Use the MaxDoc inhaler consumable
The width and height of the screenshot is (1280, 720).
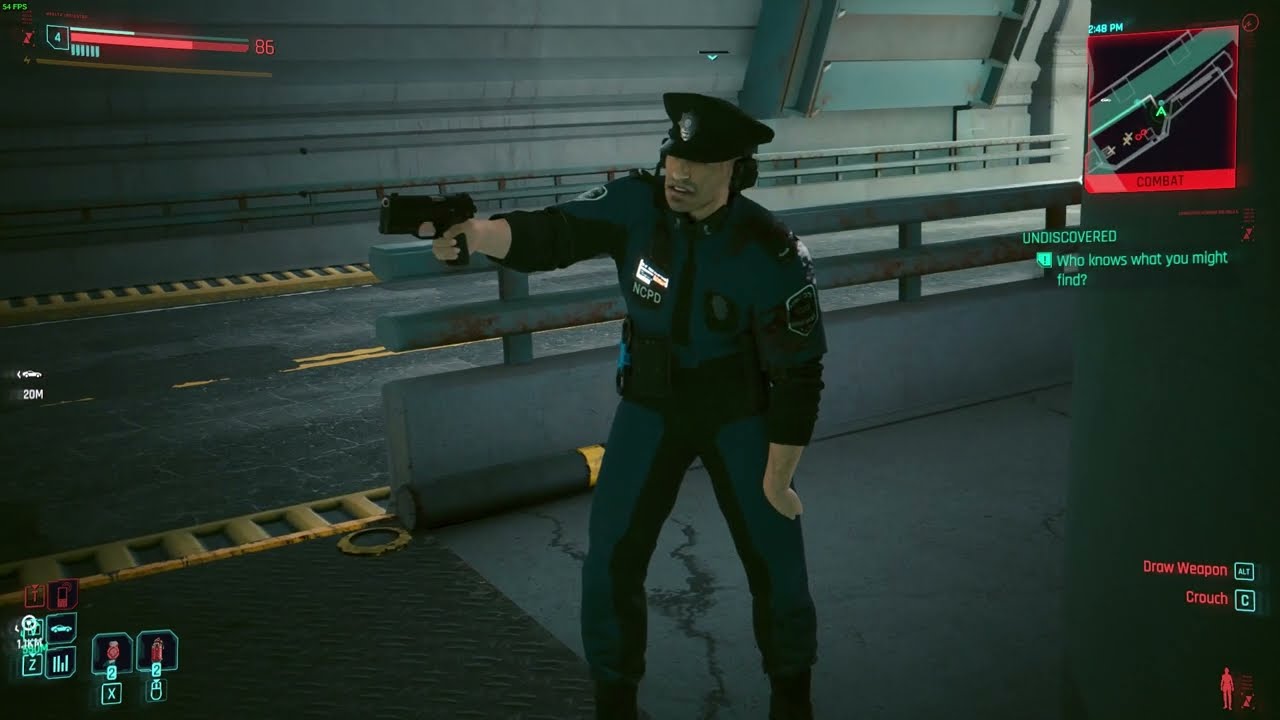[x=157, y=651]
